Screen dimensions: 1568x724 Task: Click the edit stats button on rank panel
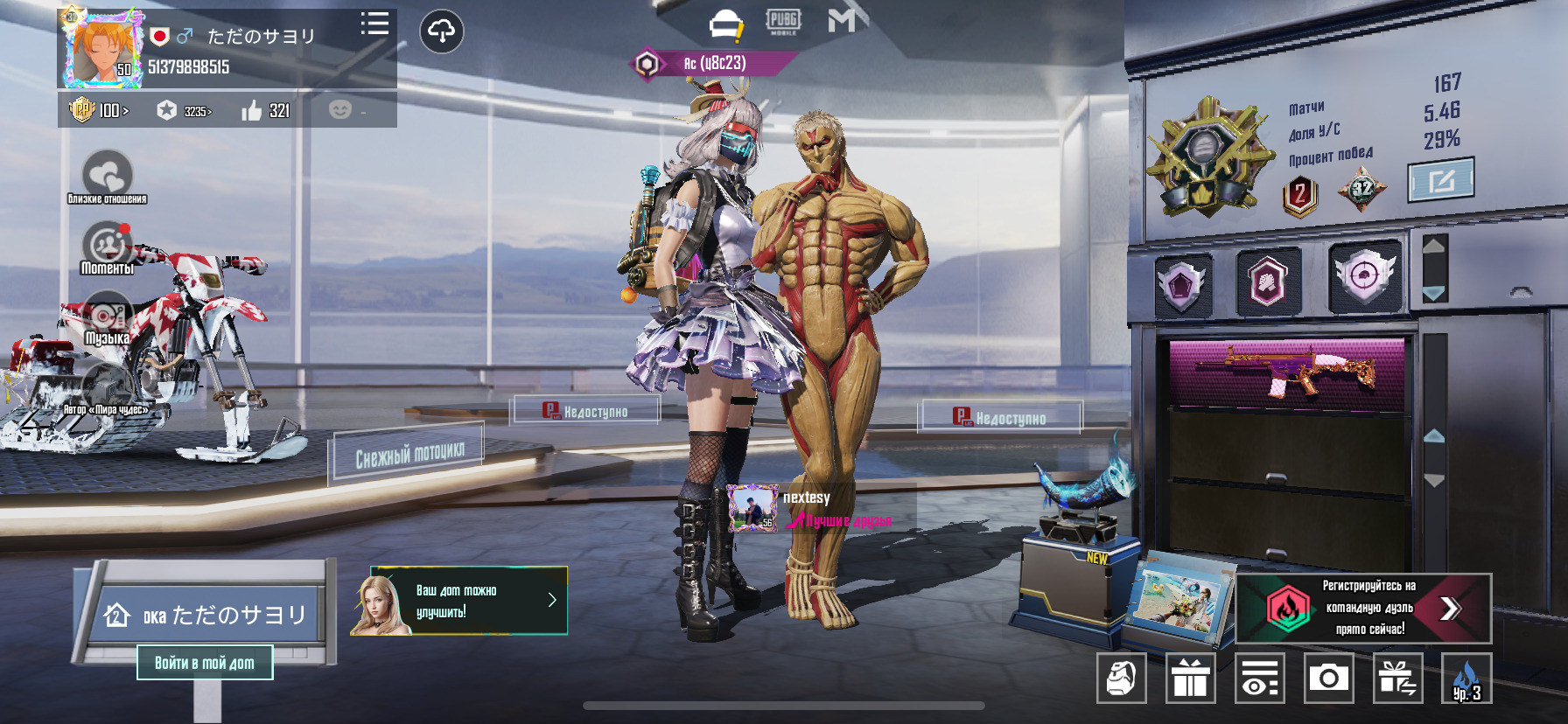point(1440,180)
